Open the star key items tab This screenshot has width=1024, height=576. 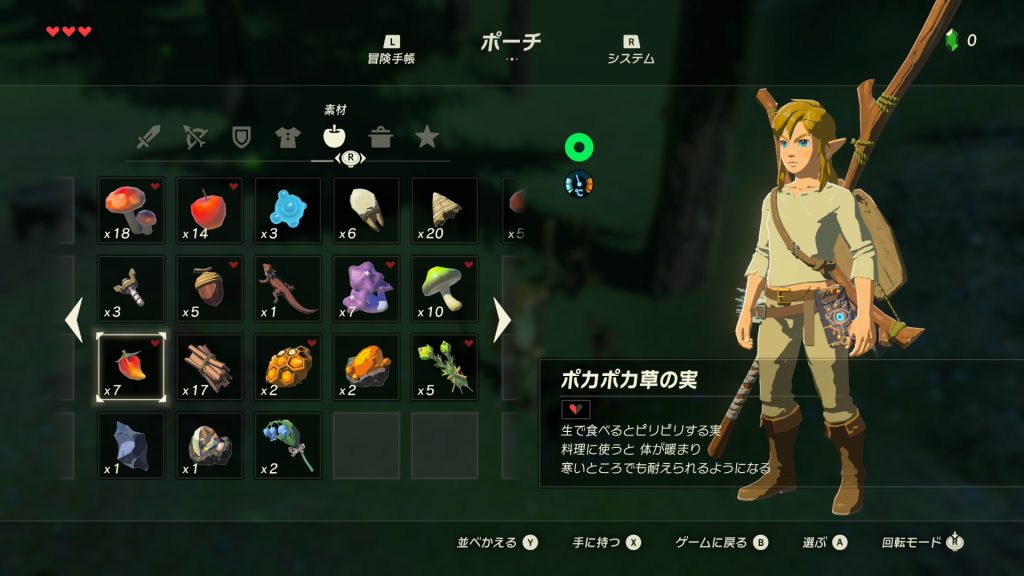427,138
